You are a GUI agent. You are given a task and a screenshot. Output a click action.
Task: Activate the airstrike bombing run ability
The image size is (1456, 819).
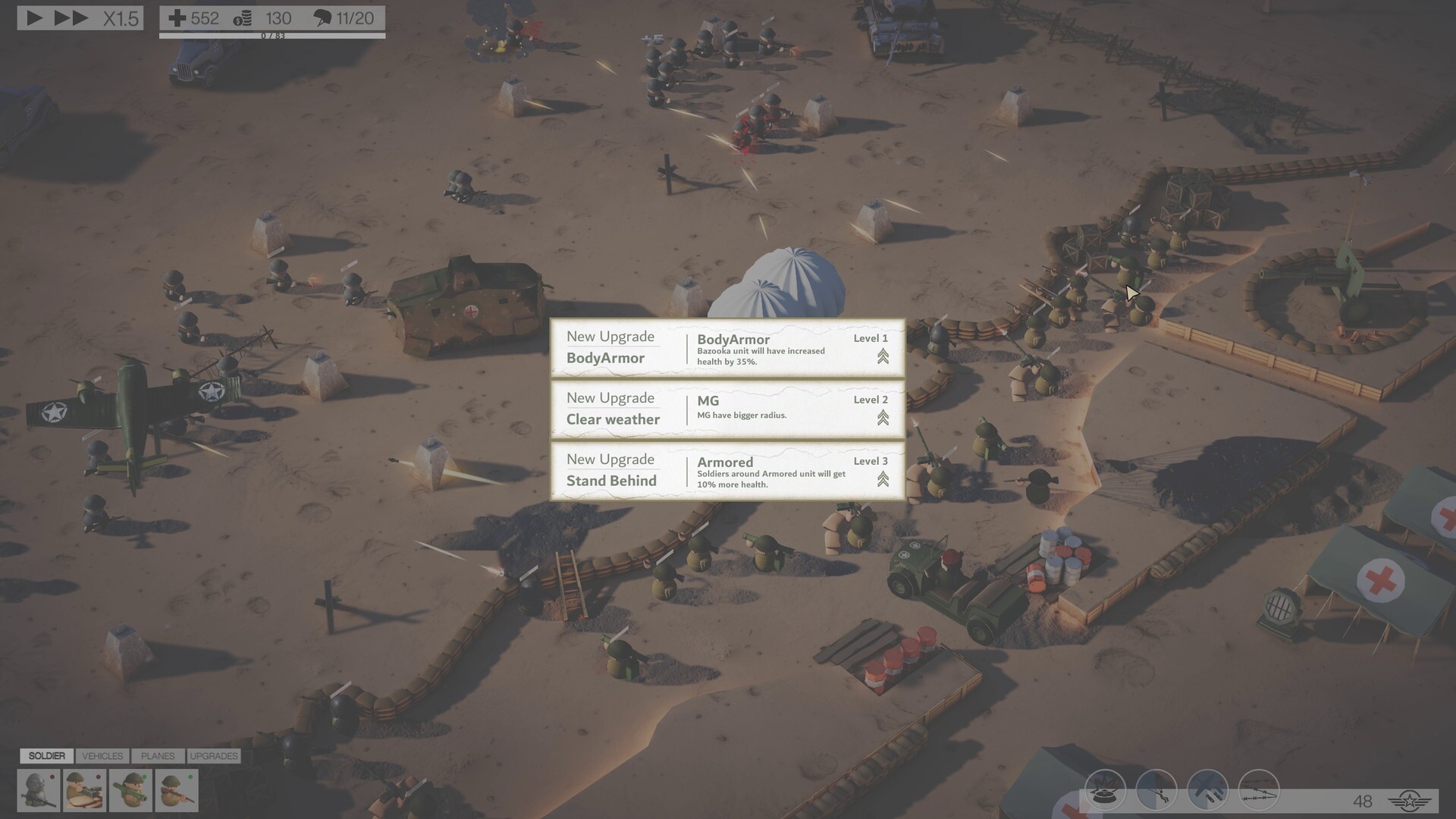[x=1207, y=790]
